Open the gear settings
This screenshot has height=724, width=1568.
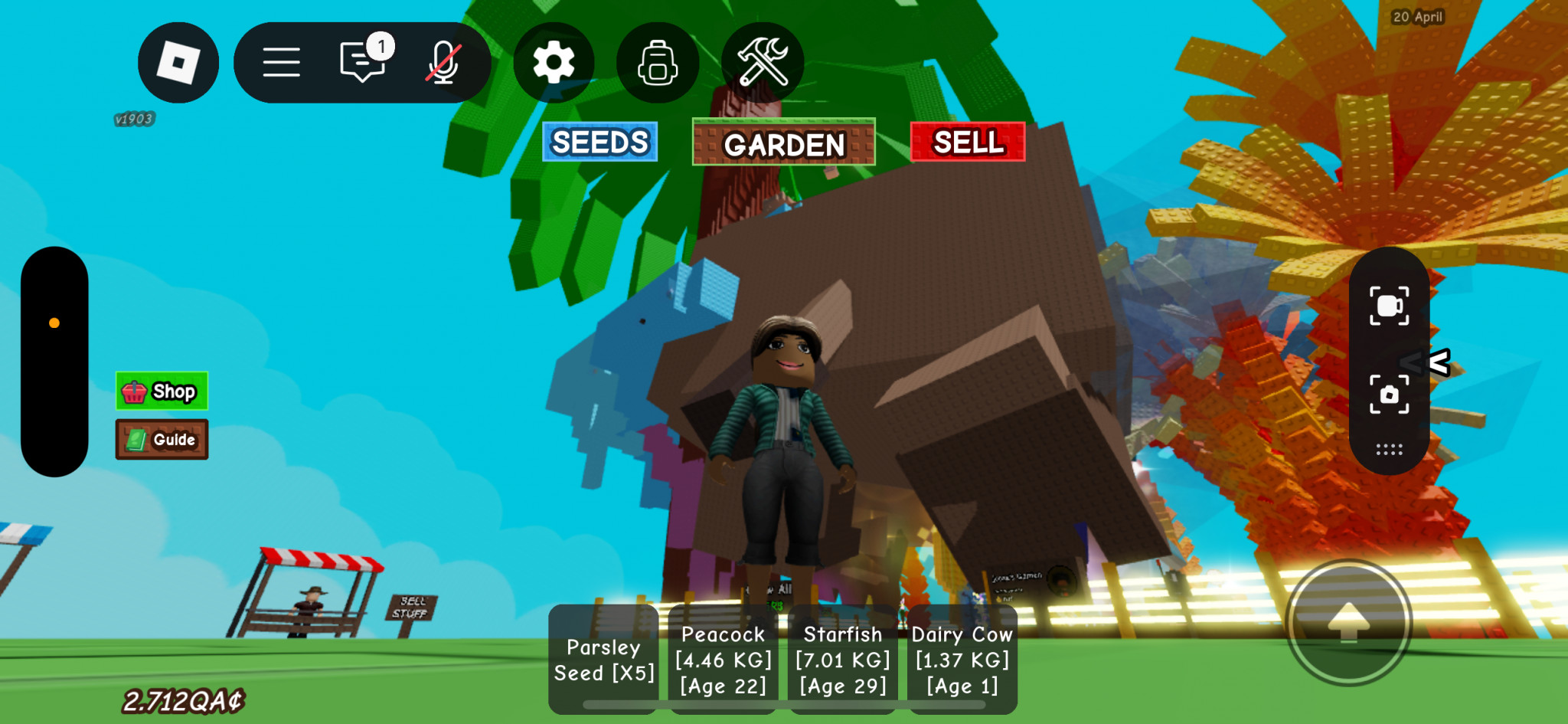554,63
